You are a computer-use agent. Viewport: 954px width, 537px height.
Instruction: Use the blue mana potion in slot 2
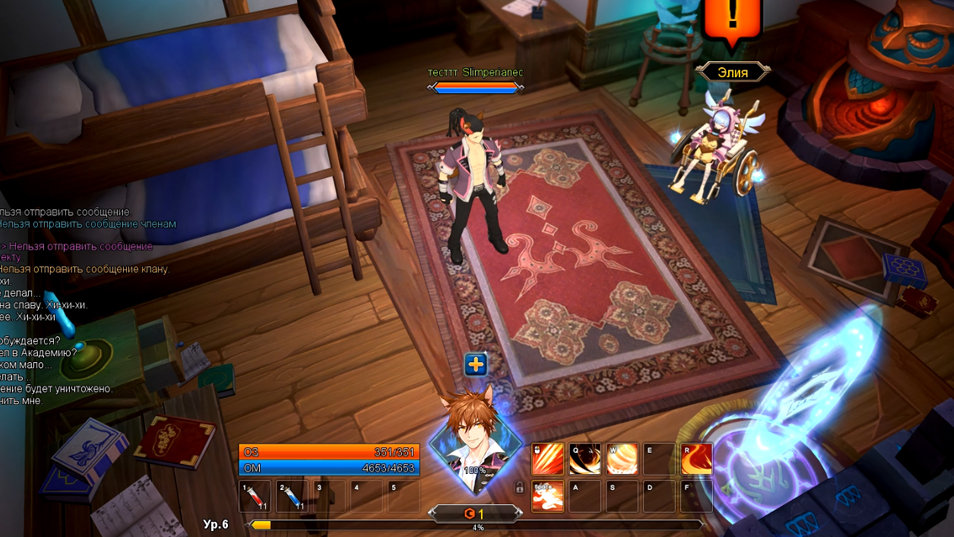294,495
